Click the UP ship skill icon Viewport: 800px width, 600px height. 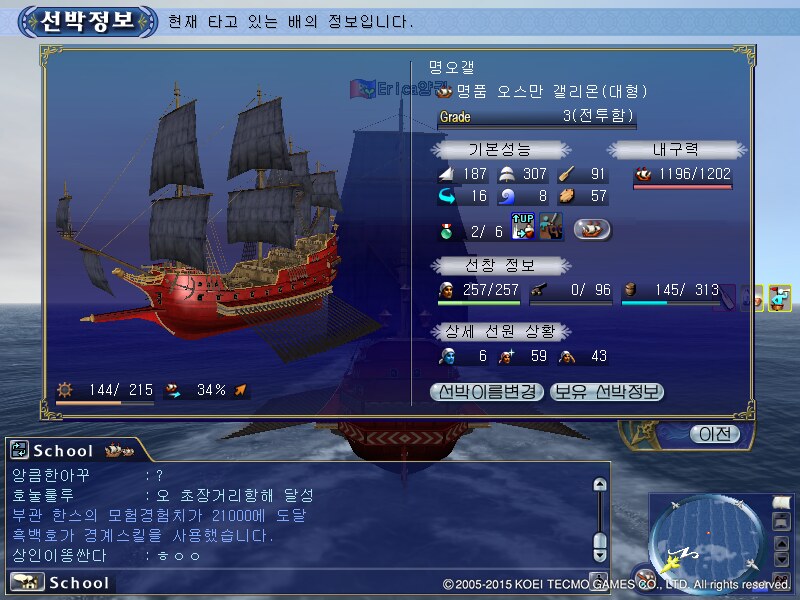(x=523, y=227)
